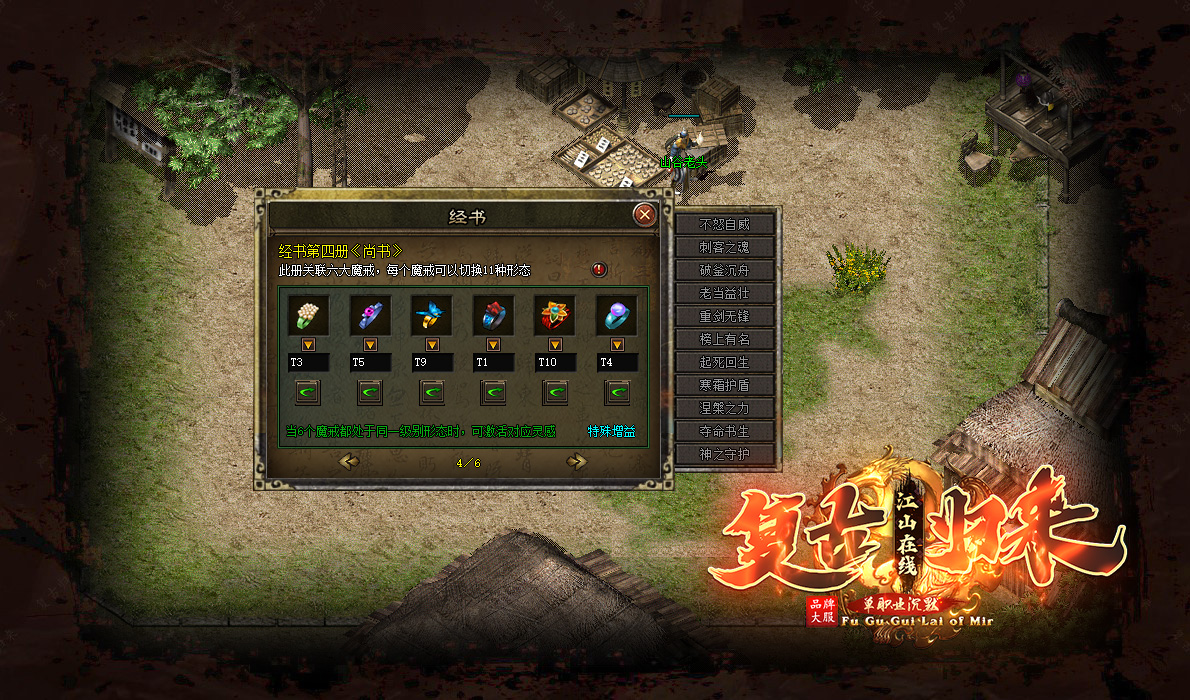
Task: Open the dropdown above the T5 field
Action: point(369,345)
